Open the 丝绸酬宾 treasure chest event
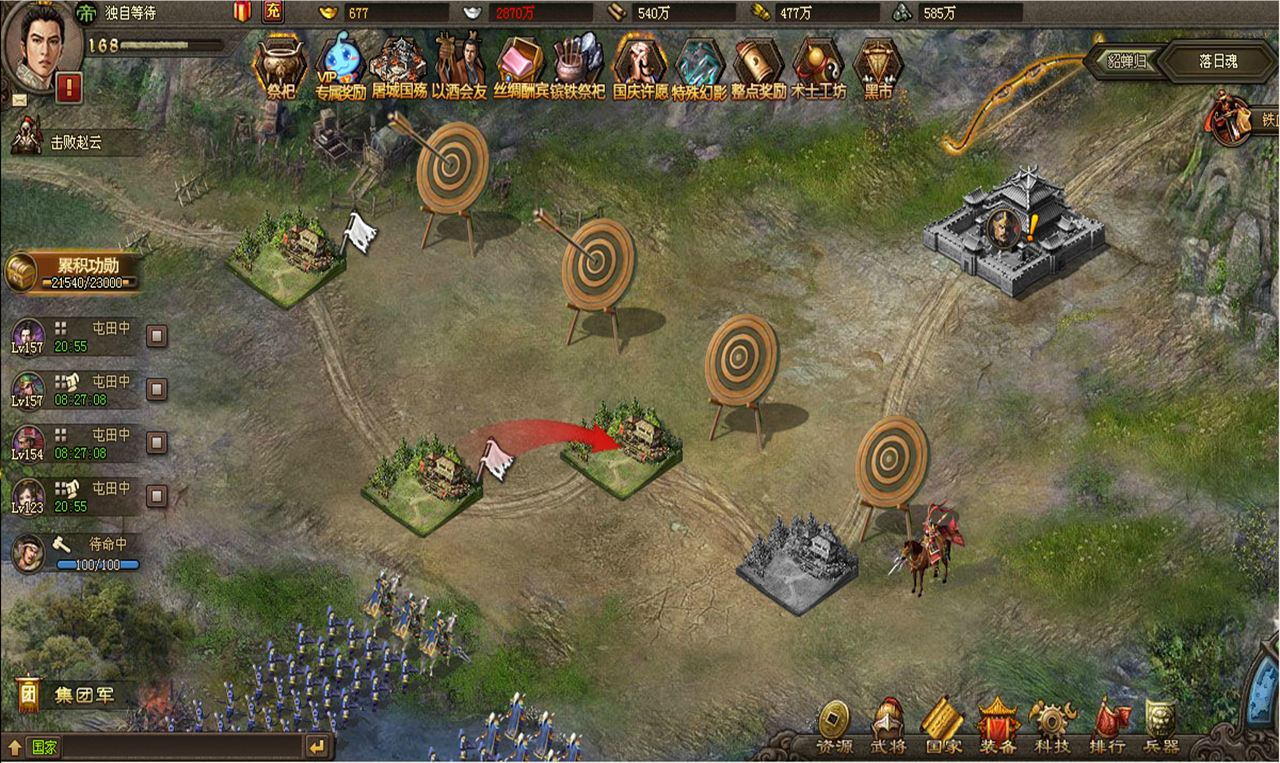 519,66
